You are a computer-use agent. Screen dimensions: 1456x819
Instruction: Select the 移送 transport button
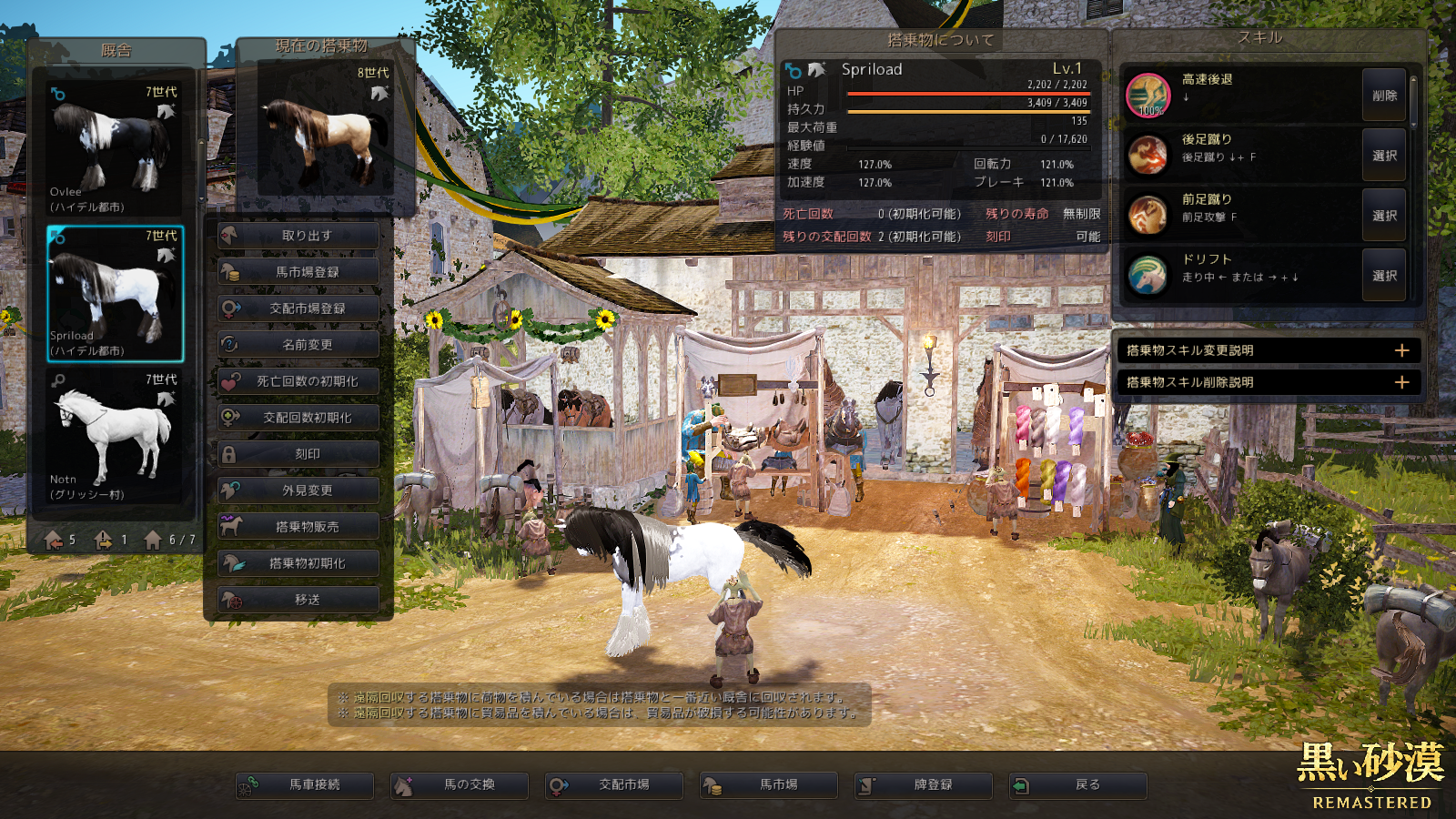[x=298, y=600]
